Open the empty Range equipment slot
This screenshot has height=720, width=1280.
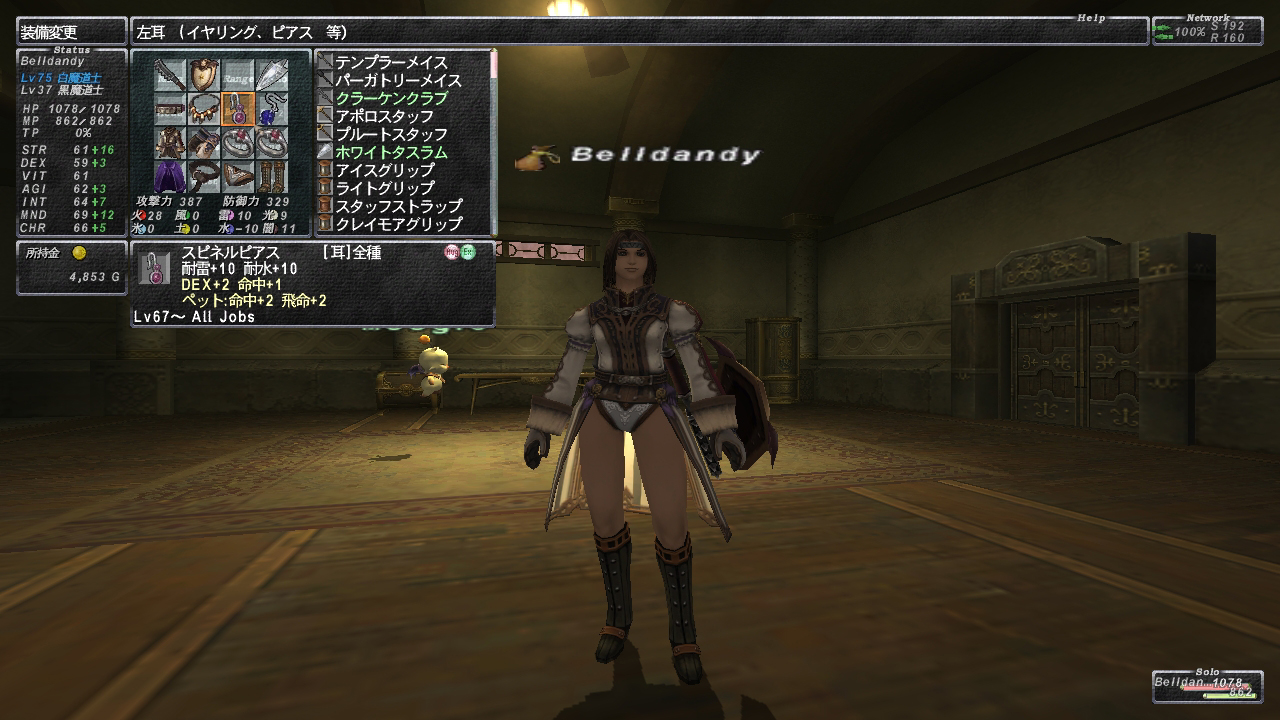pyautogui.click(x=237, y=75)
